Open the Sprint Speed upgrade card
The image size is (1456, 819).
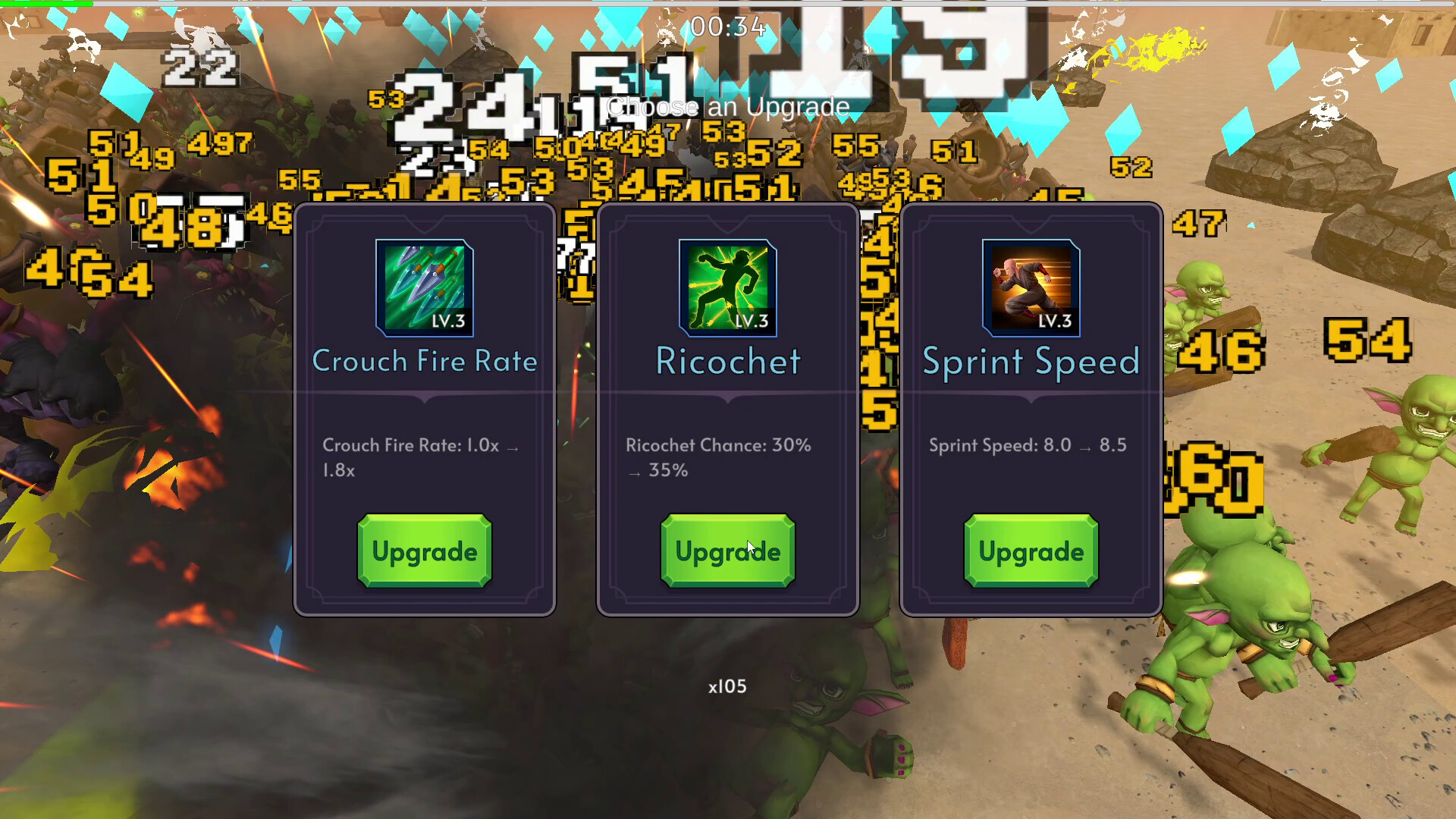pos(1029,551)
